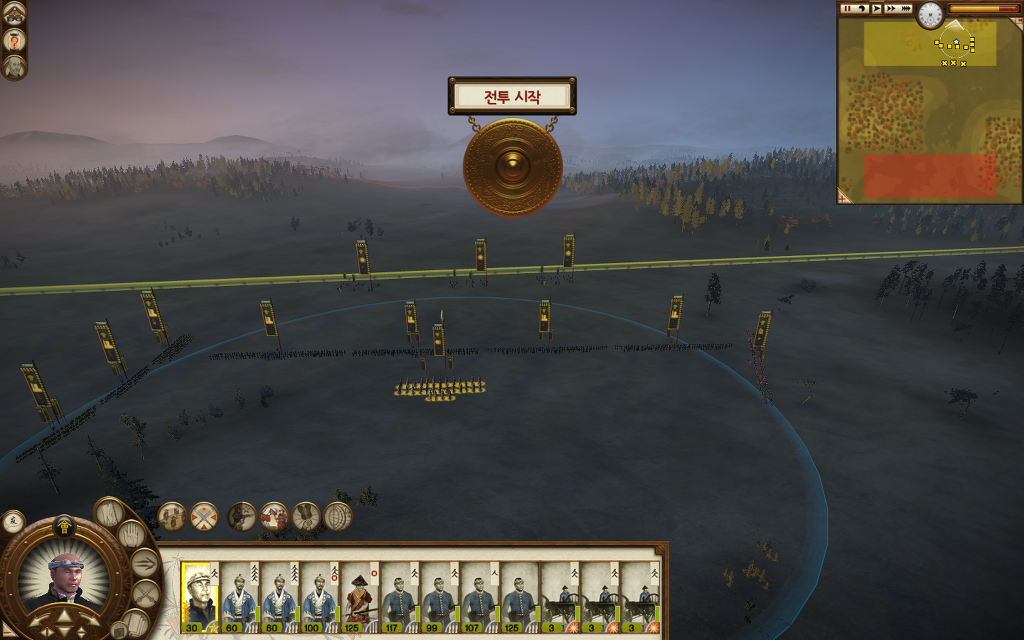This screenshot has height=640, width=1024.
Task: Show the advisor portrait icon
Action: 14,67
